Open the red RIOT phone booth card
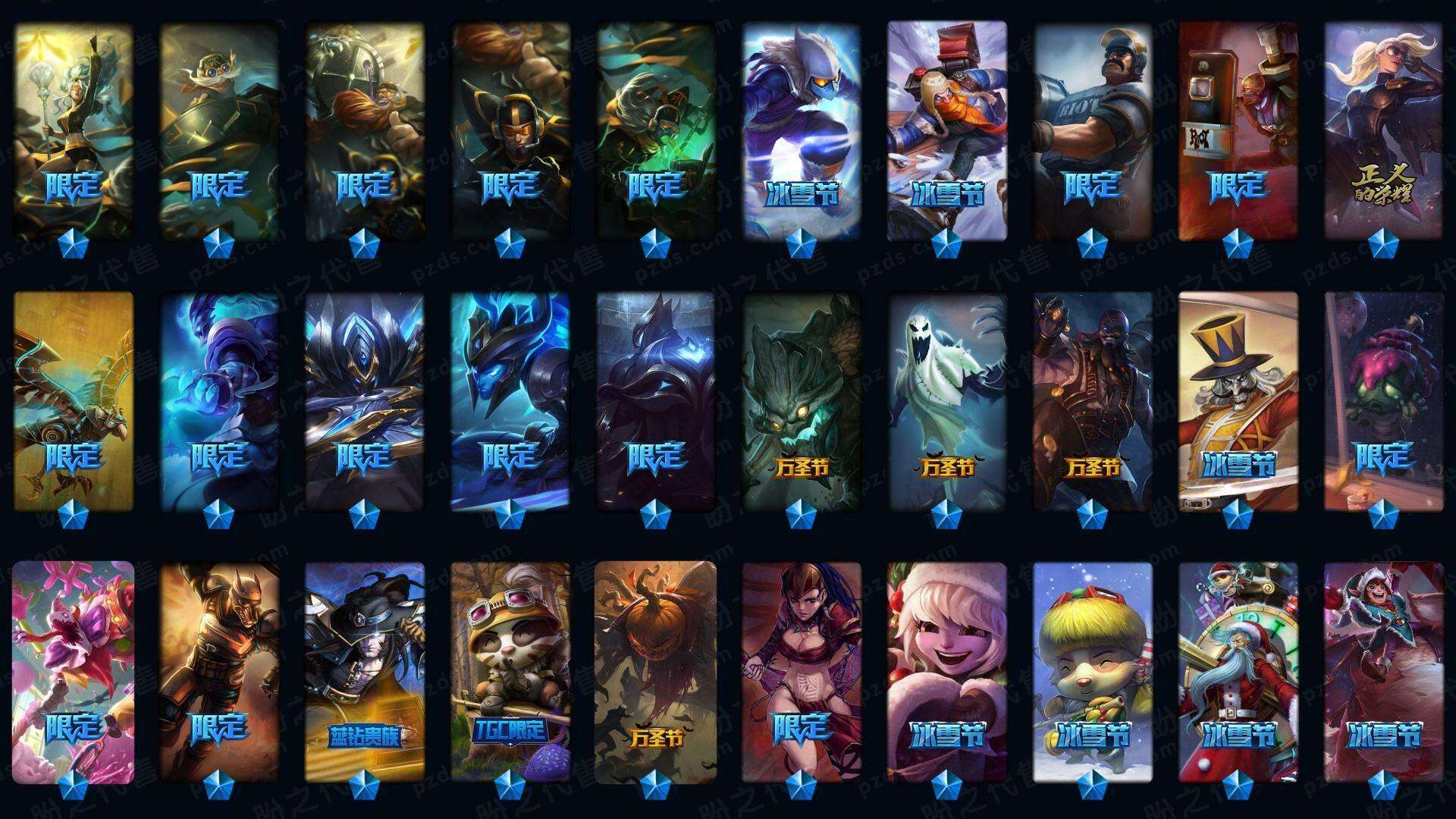The image size is (1456, 819). click(1238, 129)
